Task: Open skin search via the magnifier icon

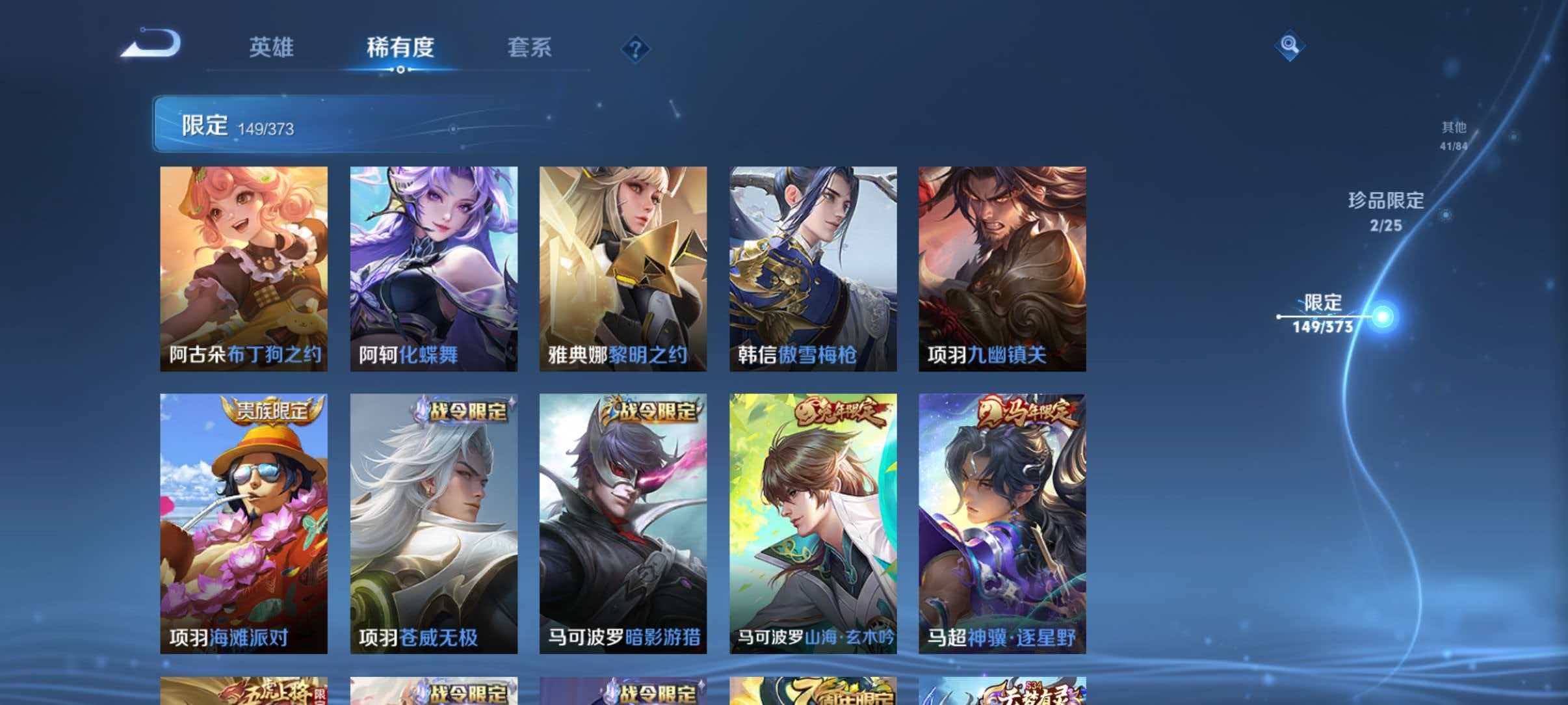Action: 1290,46
